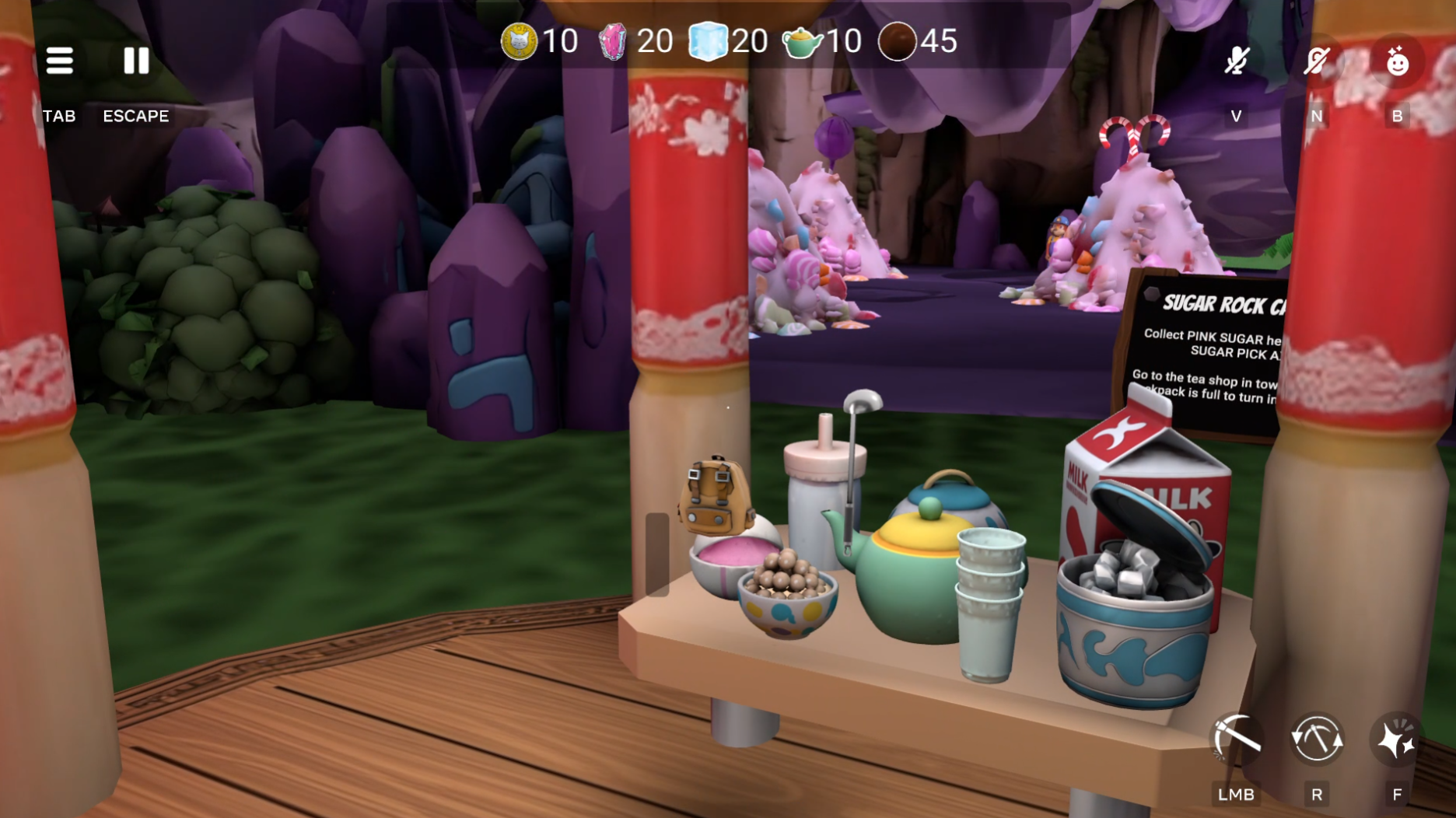This screenshot has width=1456, height=818.
Task: Swing the pickaxe action icon
Action: pos(1237,738)
